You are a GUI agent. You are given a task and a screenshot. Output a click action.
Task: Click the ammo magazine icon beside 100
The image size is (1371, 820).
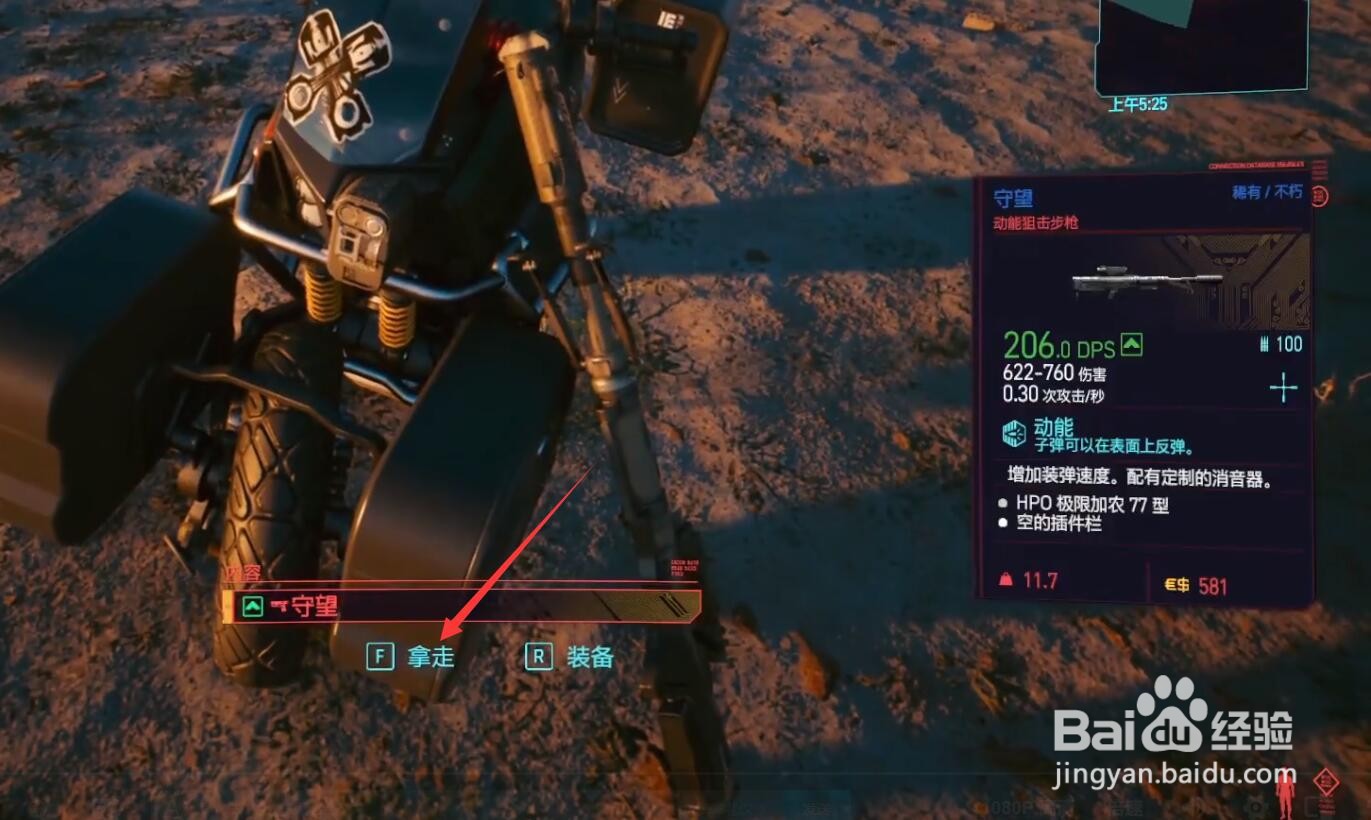coord(1263,343)
